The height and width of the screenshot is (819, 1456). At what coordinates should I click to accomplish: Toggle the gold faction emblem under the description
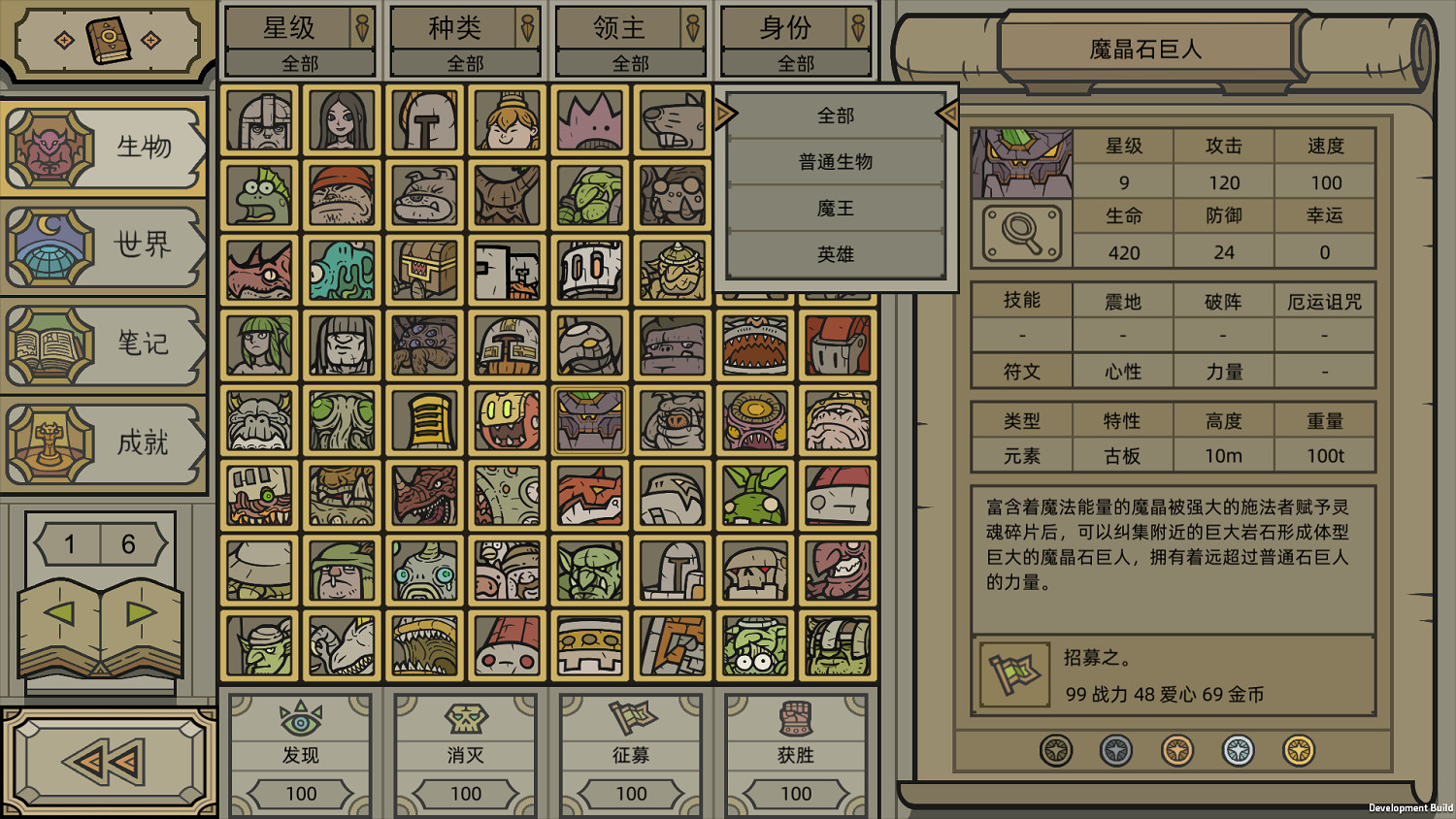pyautogui.click(x=1299, y=749)
